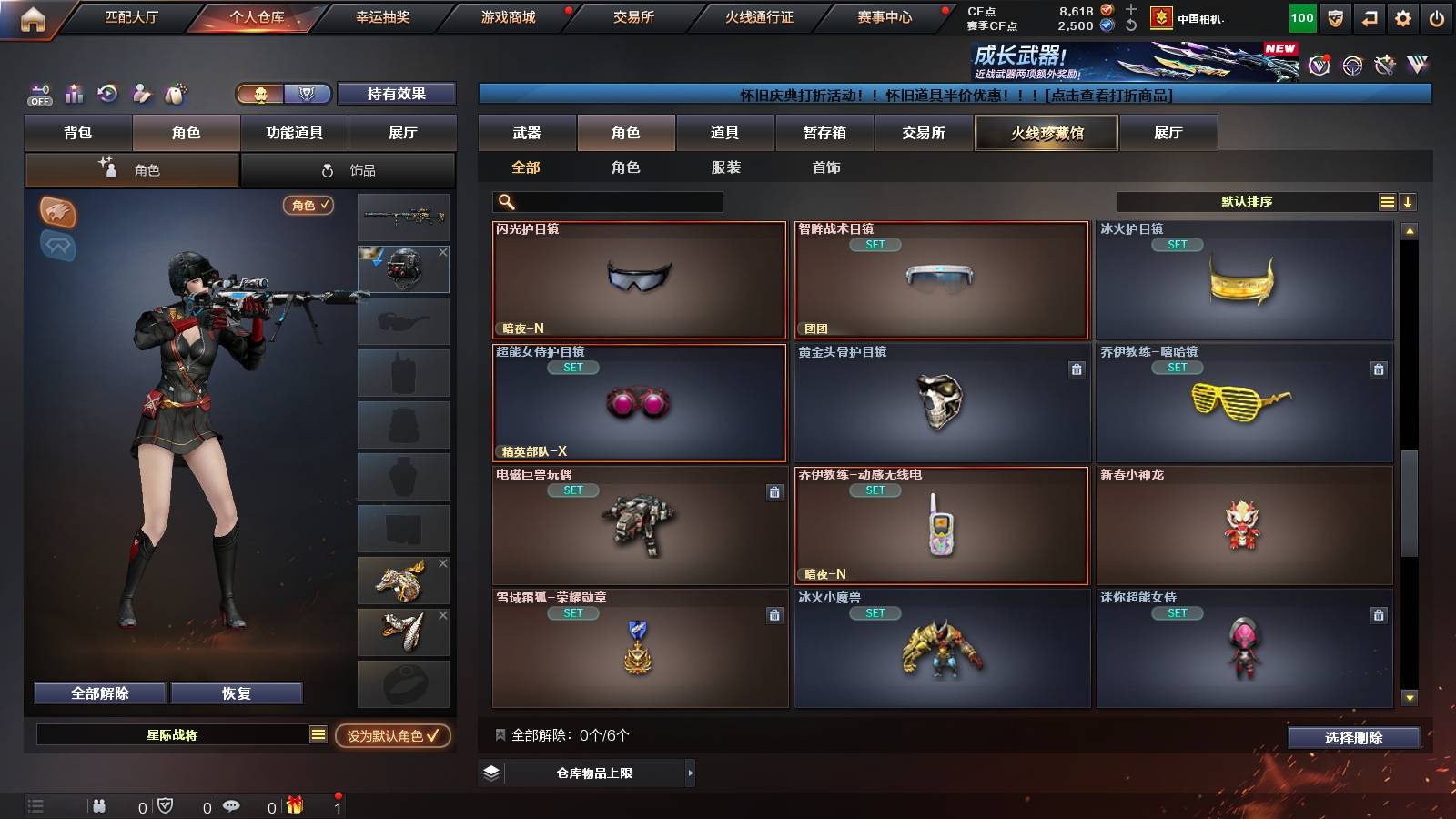Click the bar chart statistics icon above character panel
This screenshot has width=1456, height=819.
[x=74, y=94]
